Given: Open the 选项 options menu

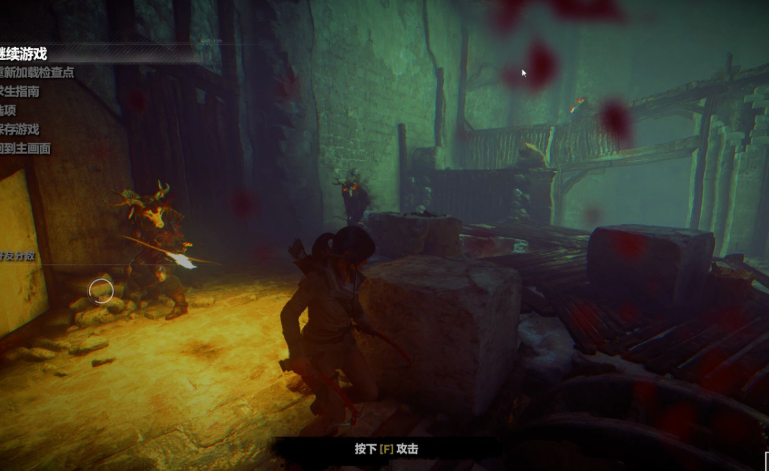Looking at the screenshot, I should tap(8, 110).
